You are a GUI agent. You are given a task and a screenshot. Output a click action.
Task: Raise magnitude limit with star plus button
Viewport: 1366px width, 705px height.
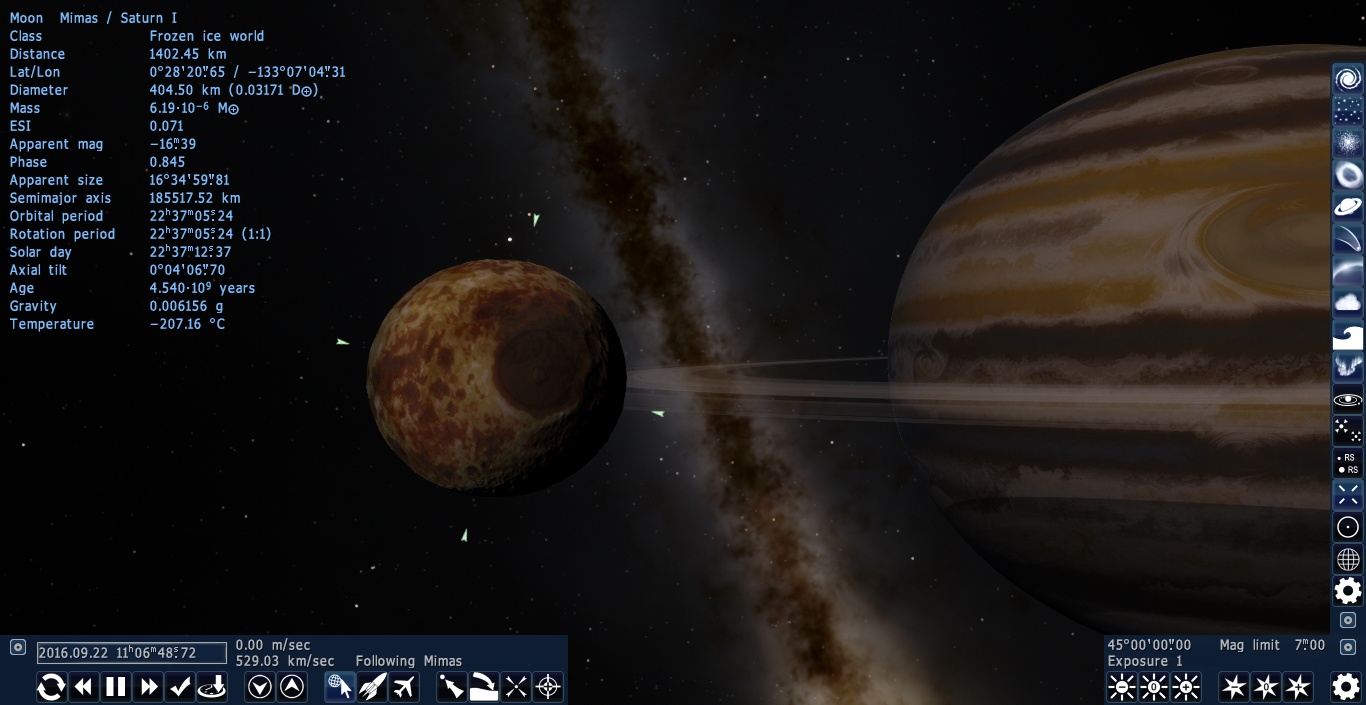tap(1298, 687)
